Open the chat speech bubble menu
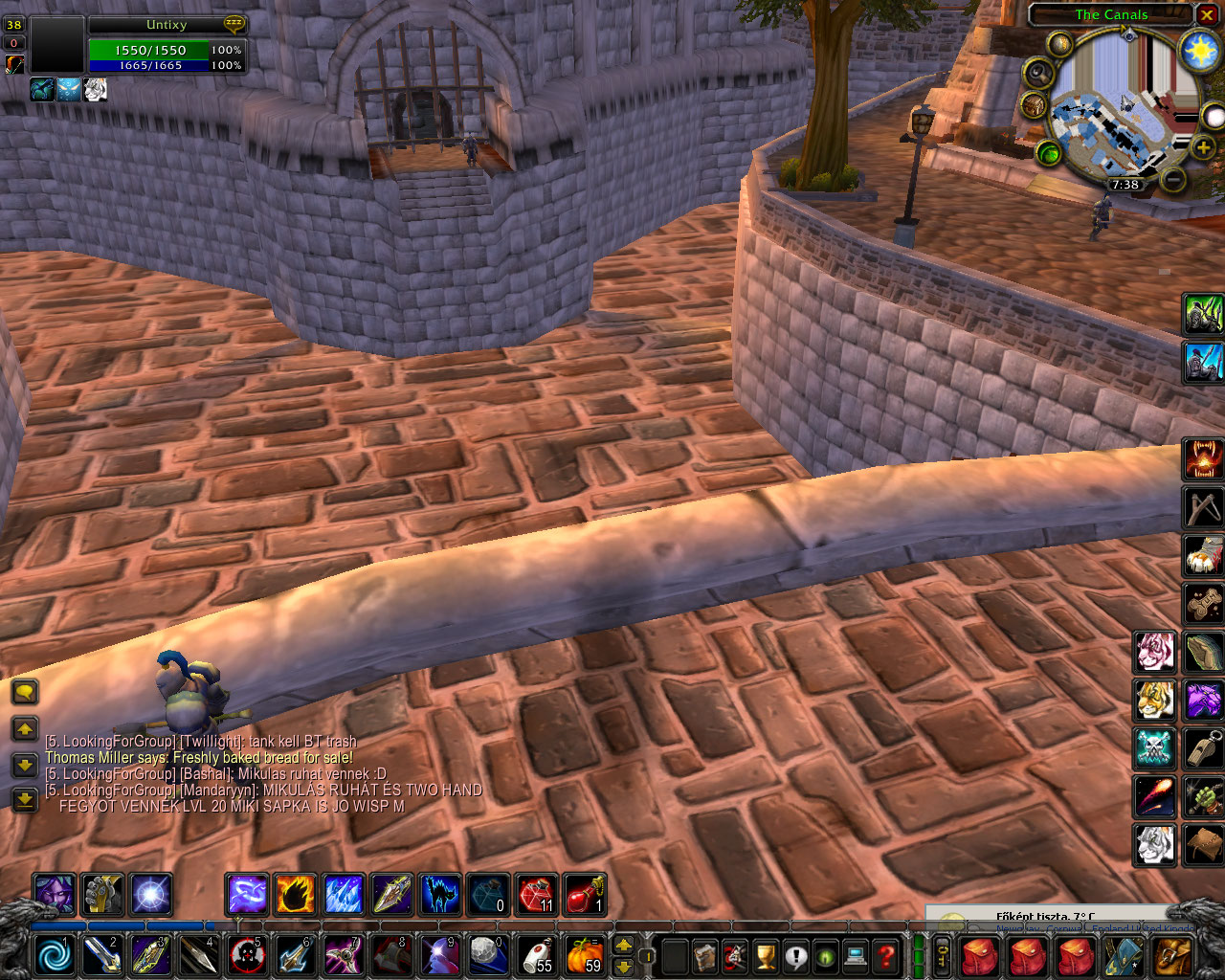The image size is (1225, 980). pos(25,691)
